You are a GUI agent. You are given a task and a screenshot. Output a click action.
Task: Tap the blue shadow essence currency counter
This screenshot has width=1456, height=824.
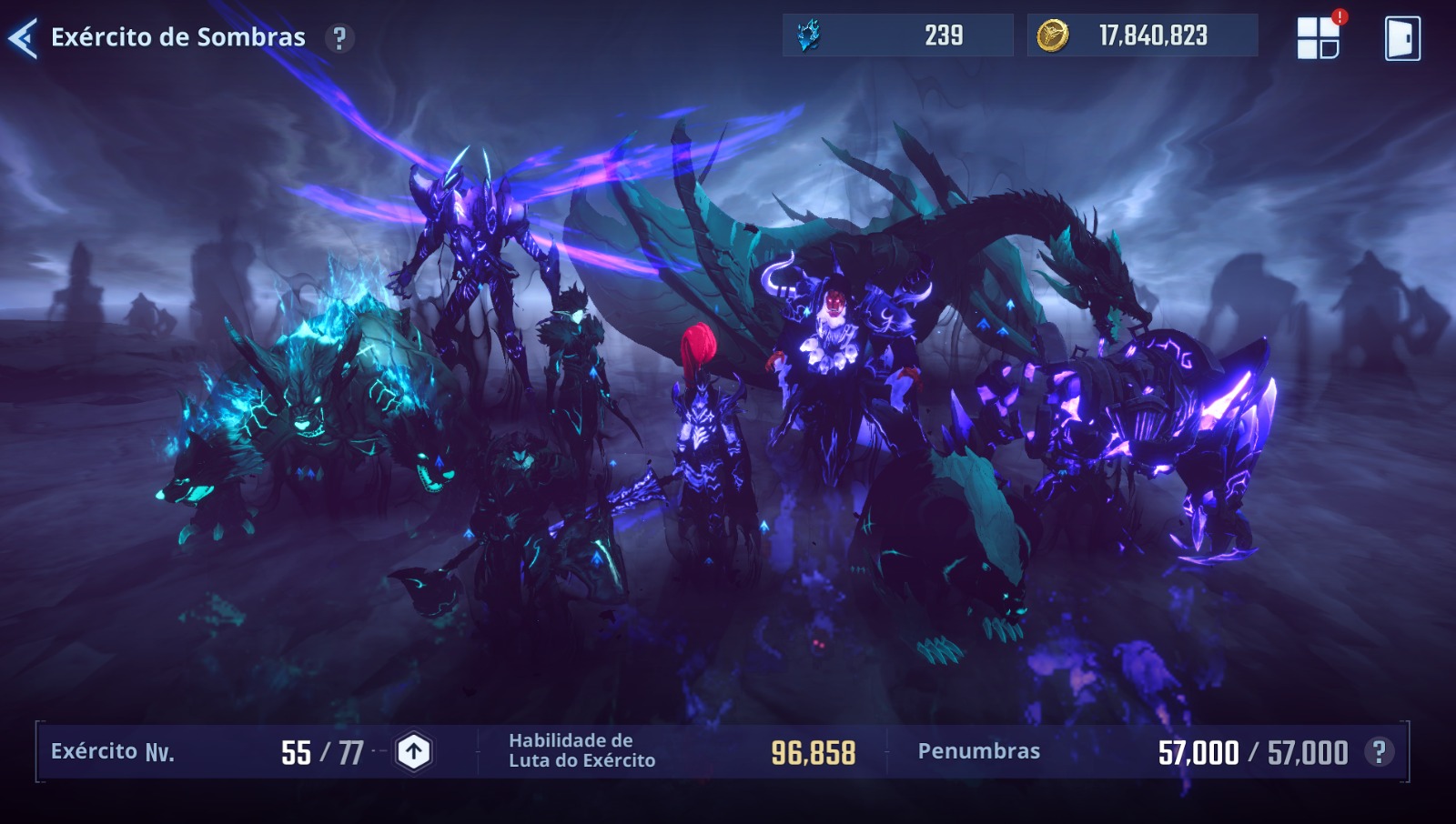[897, 35]
